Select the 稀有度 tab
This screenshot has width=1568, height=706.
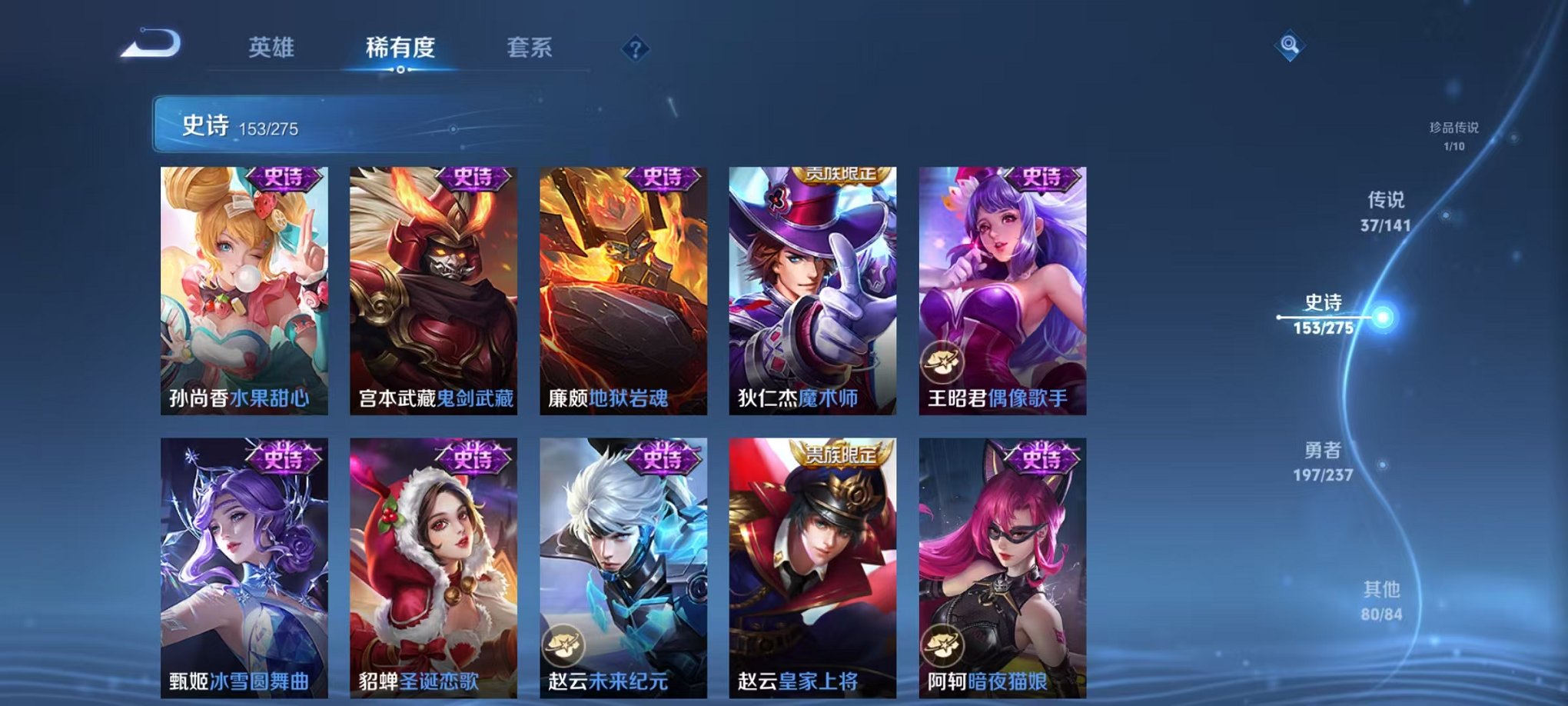401,46
